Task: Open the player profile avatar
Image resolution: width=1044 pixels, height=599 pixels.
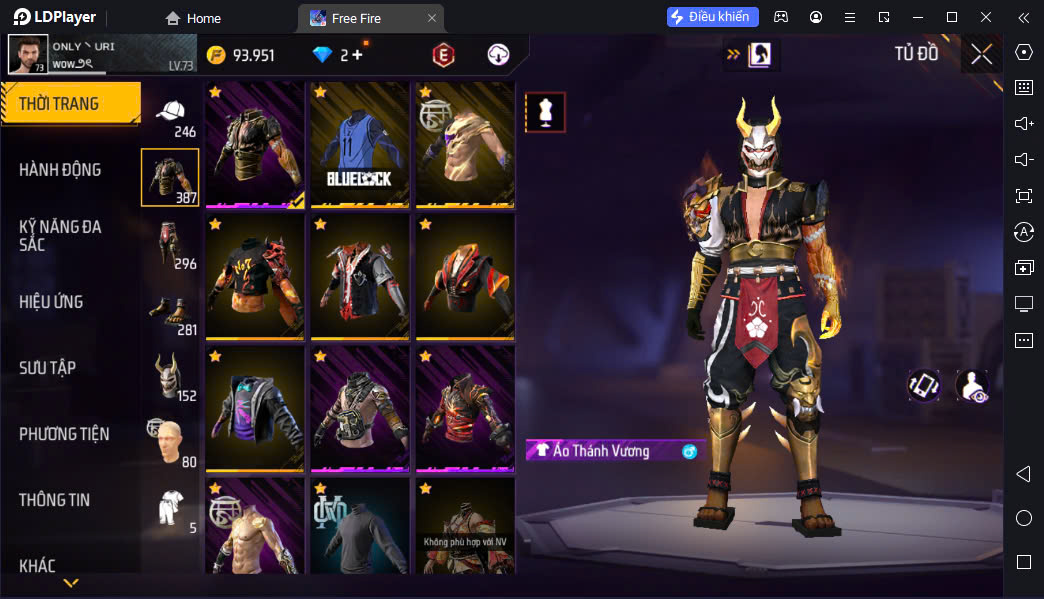Action: click(x=27, y=54)
